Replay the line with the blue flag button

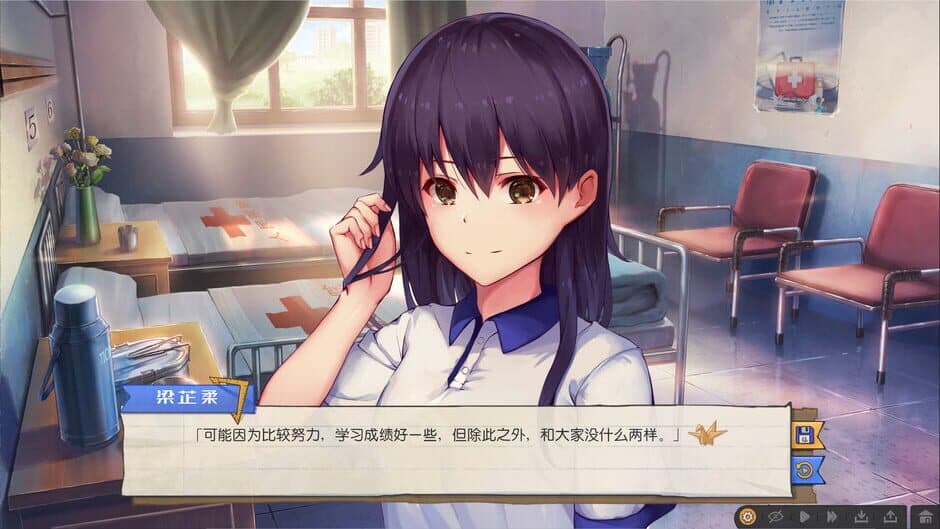pos(806,468)
